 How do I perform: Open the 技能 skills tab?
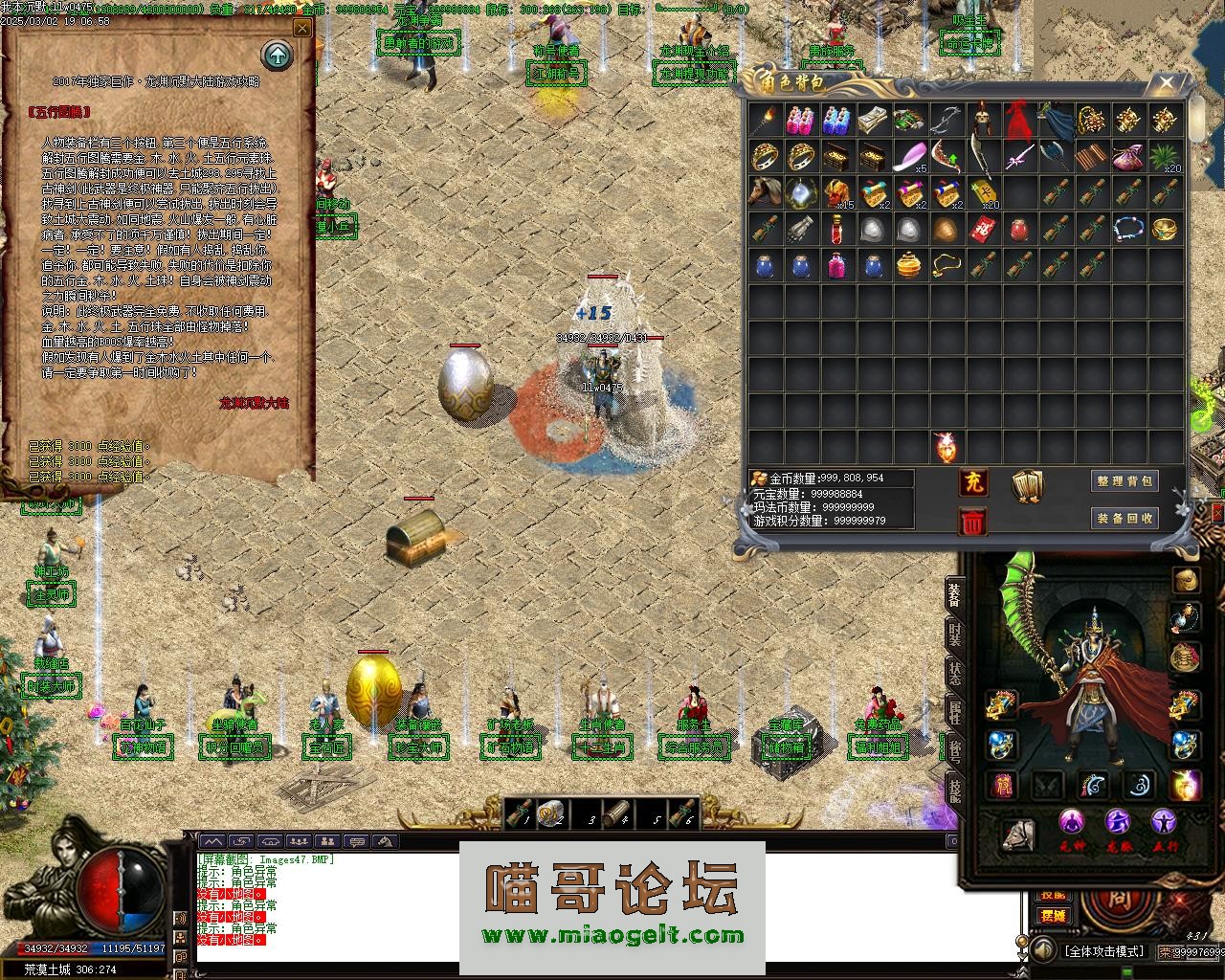click(954, 790)
